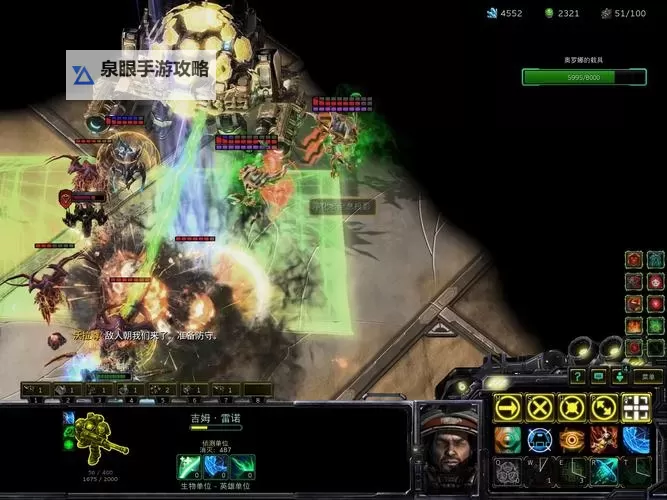Activate the blue circled turret ability

tap(540, 439)
